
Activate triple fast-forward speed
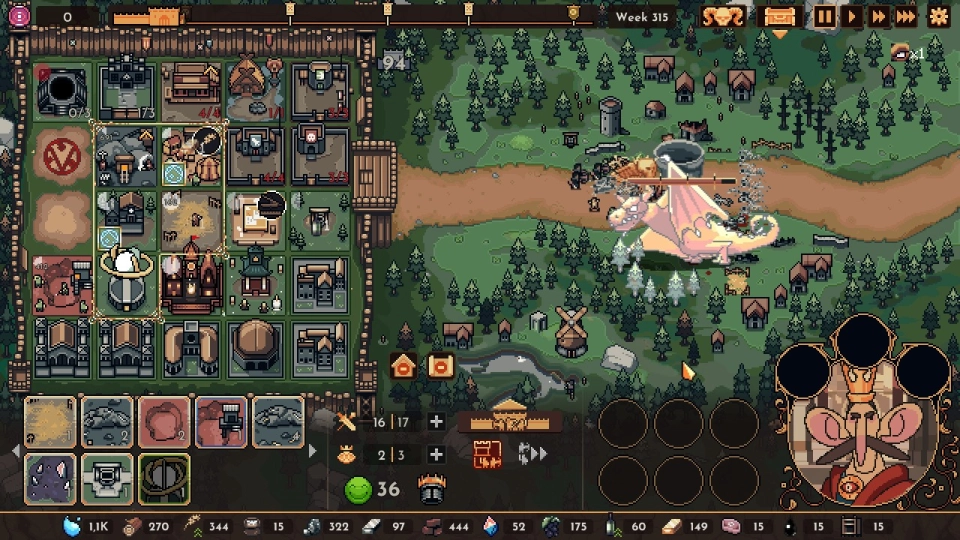(905, 16)
